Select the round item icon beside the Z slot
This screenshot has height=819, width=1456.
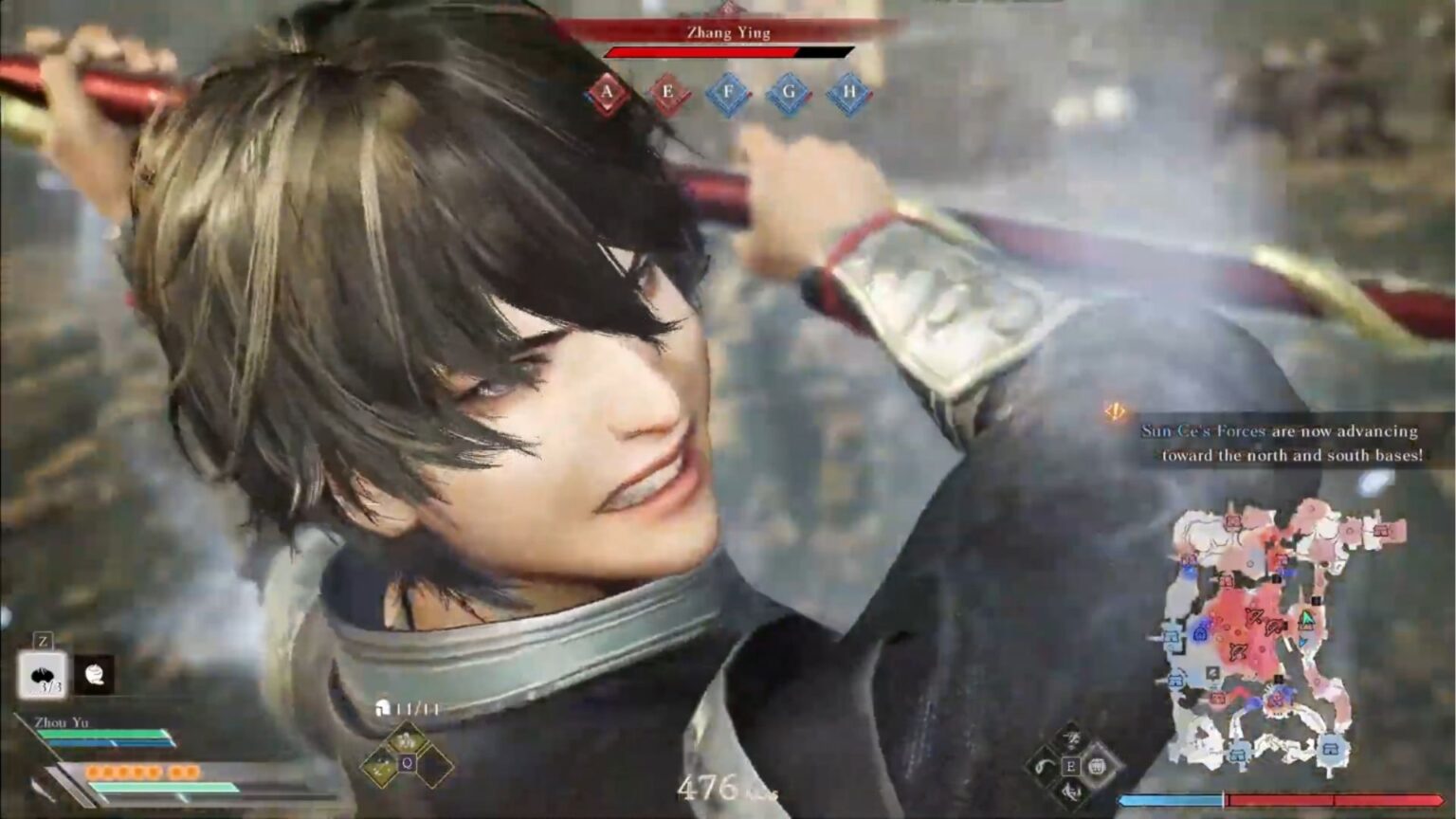[x=95, y=673]
